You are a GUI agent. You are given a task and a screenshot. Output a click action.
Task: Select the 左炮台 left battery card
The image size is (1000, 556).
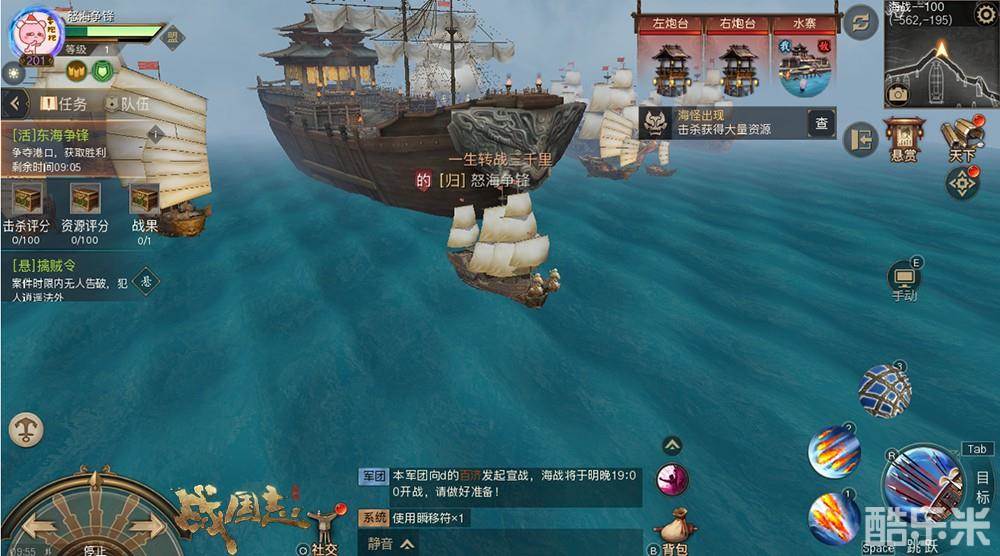coord(670,58)
